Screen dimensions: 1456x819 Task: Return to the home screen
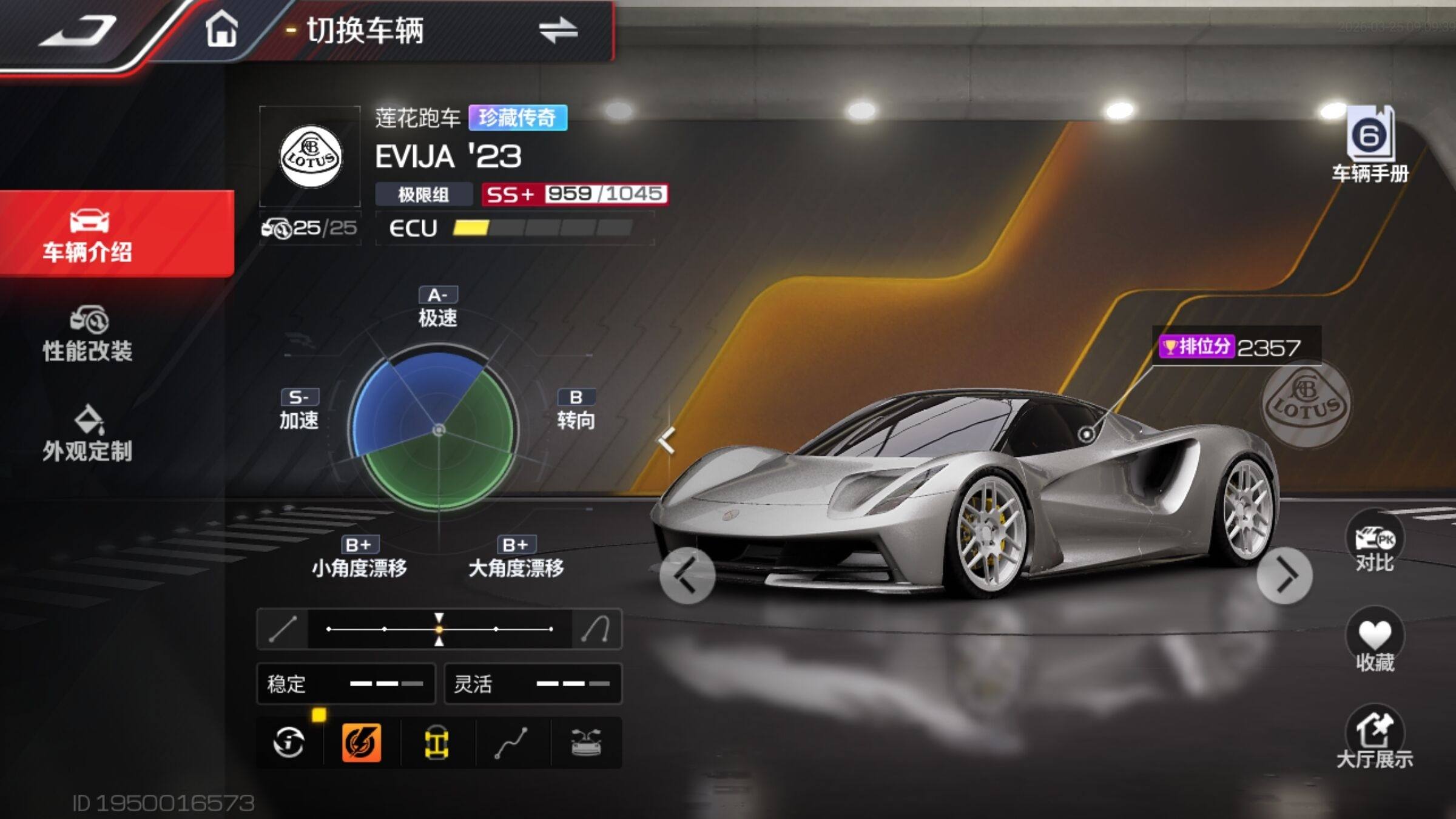pyautogui.click(x=221, y=29)
